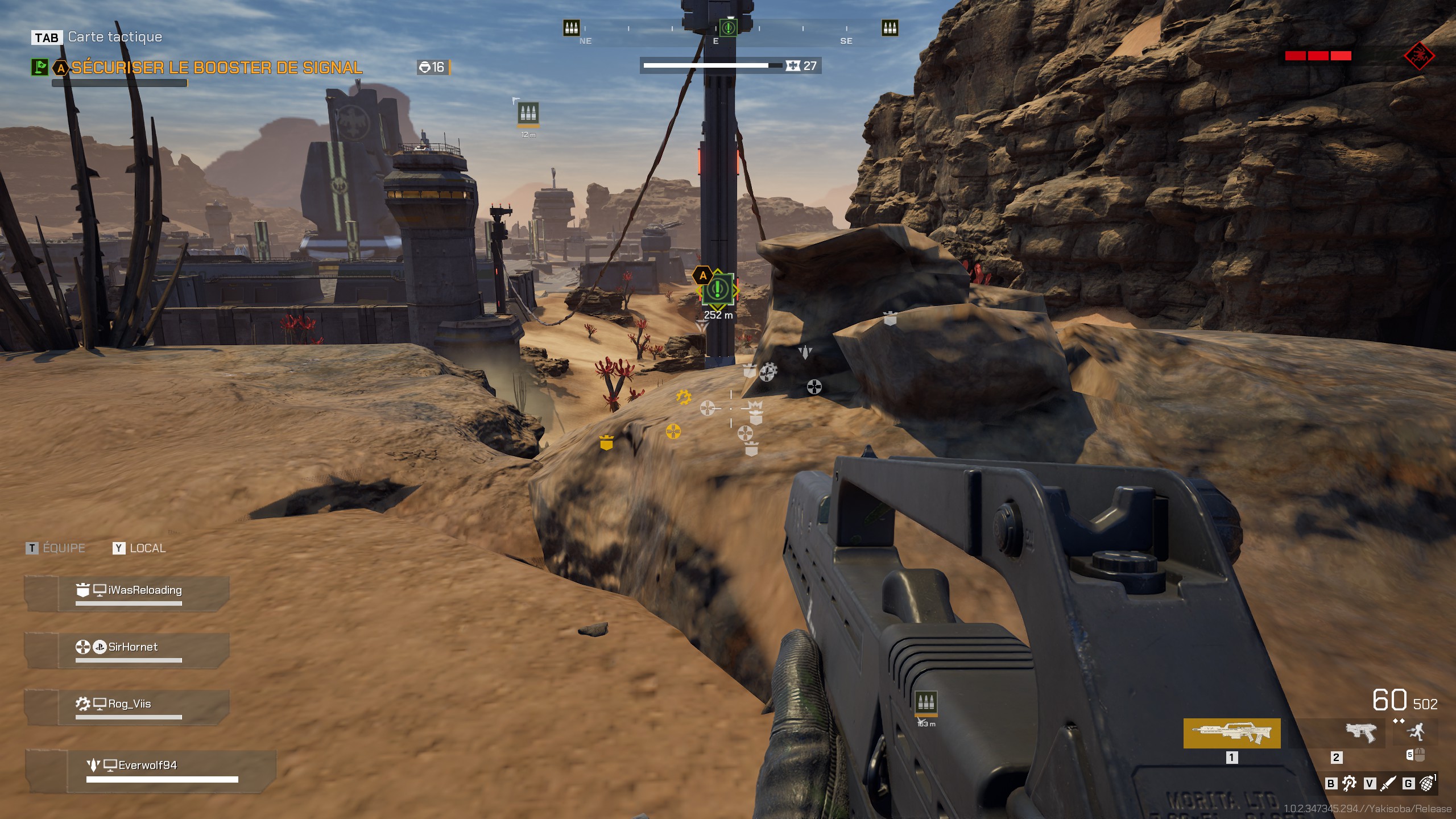Select the player row Everwolf94
This screenshot has height=819, width=1456.
click(147, 766)
